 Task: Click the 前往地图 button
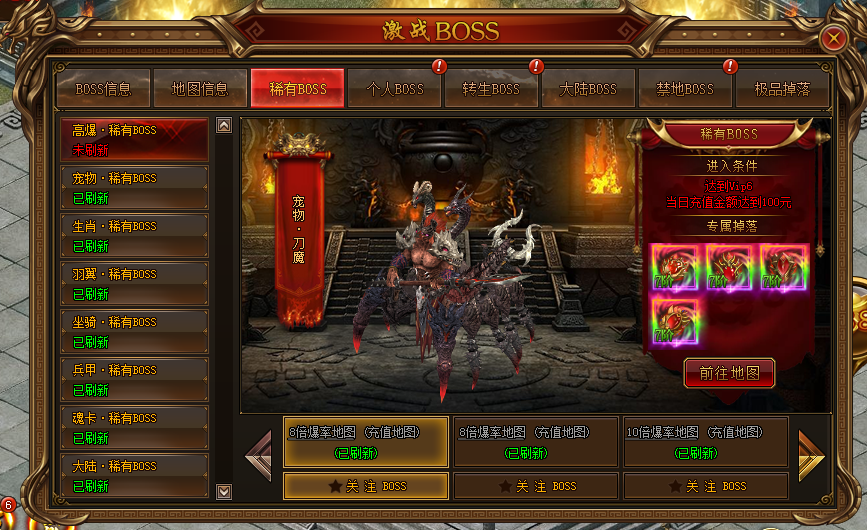[x=729, y=373]
